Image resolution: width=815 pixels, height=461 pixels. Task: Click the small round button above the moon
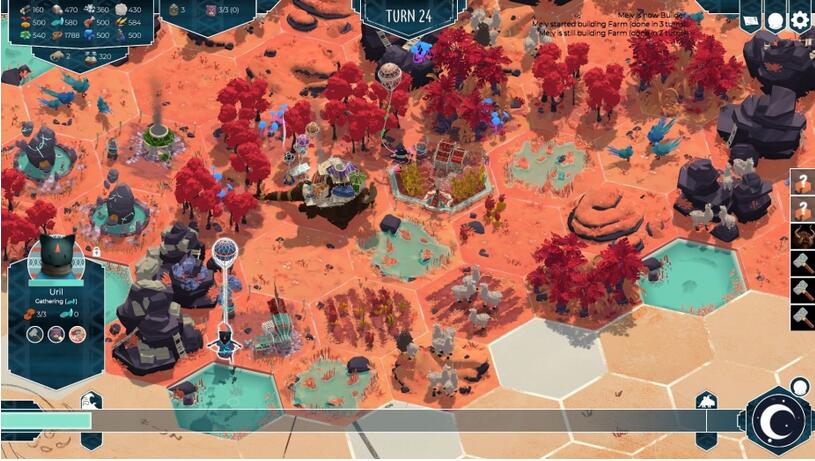coord(799,386)
